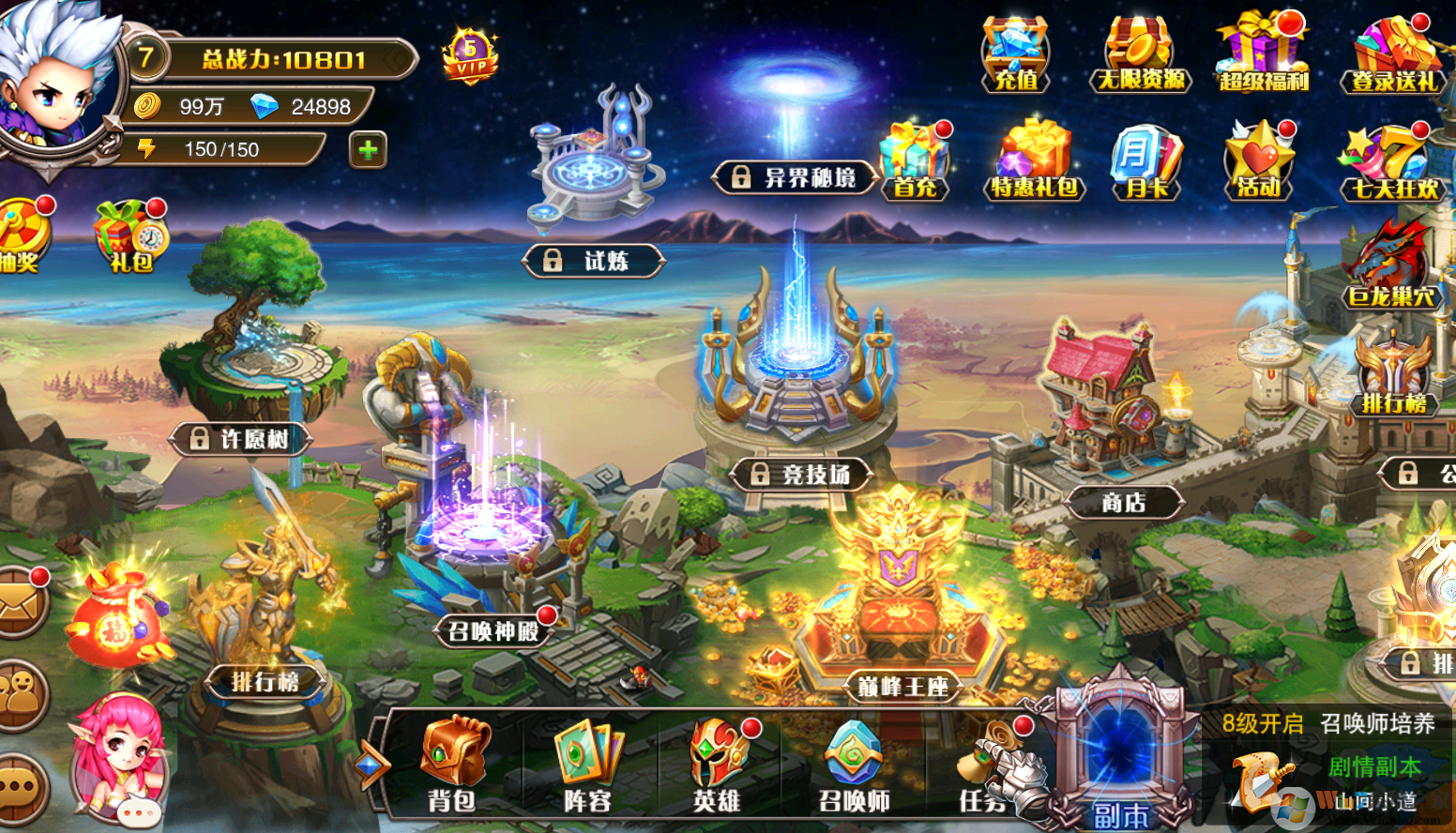Claim the 登录送礼 login gift

[x=1395, y=54]
